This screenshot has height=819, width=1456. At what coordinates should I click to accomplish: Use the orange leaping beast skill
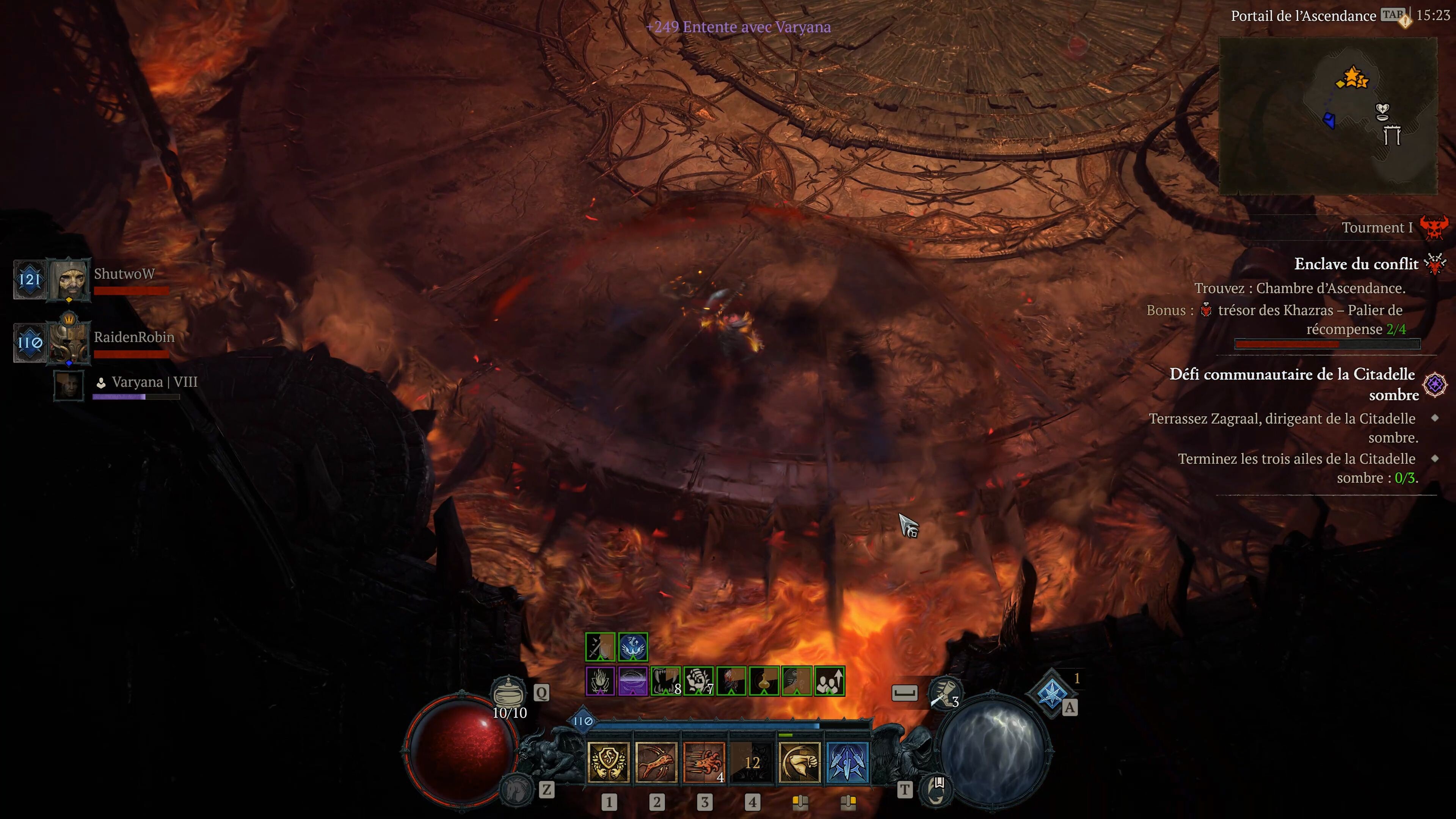click(656, 763)
